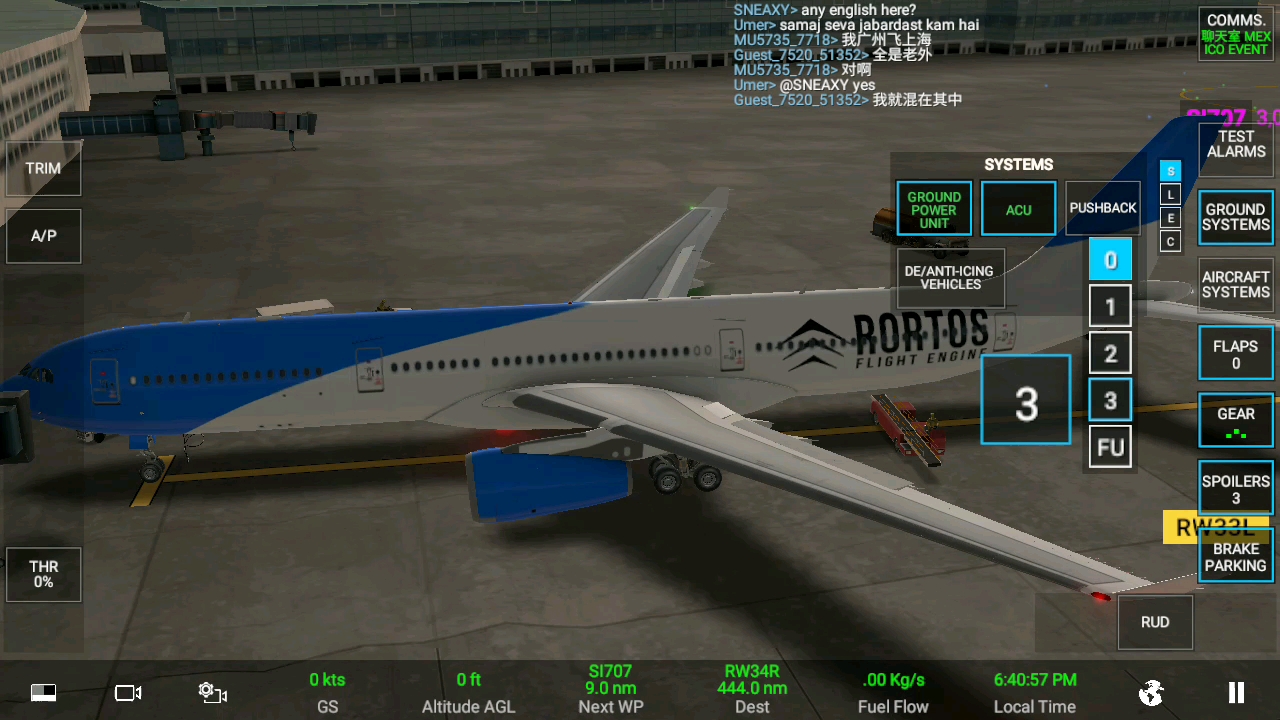1280x720 pixels.
Task: Open the E systems category
Action: [x=1170, y=218]
